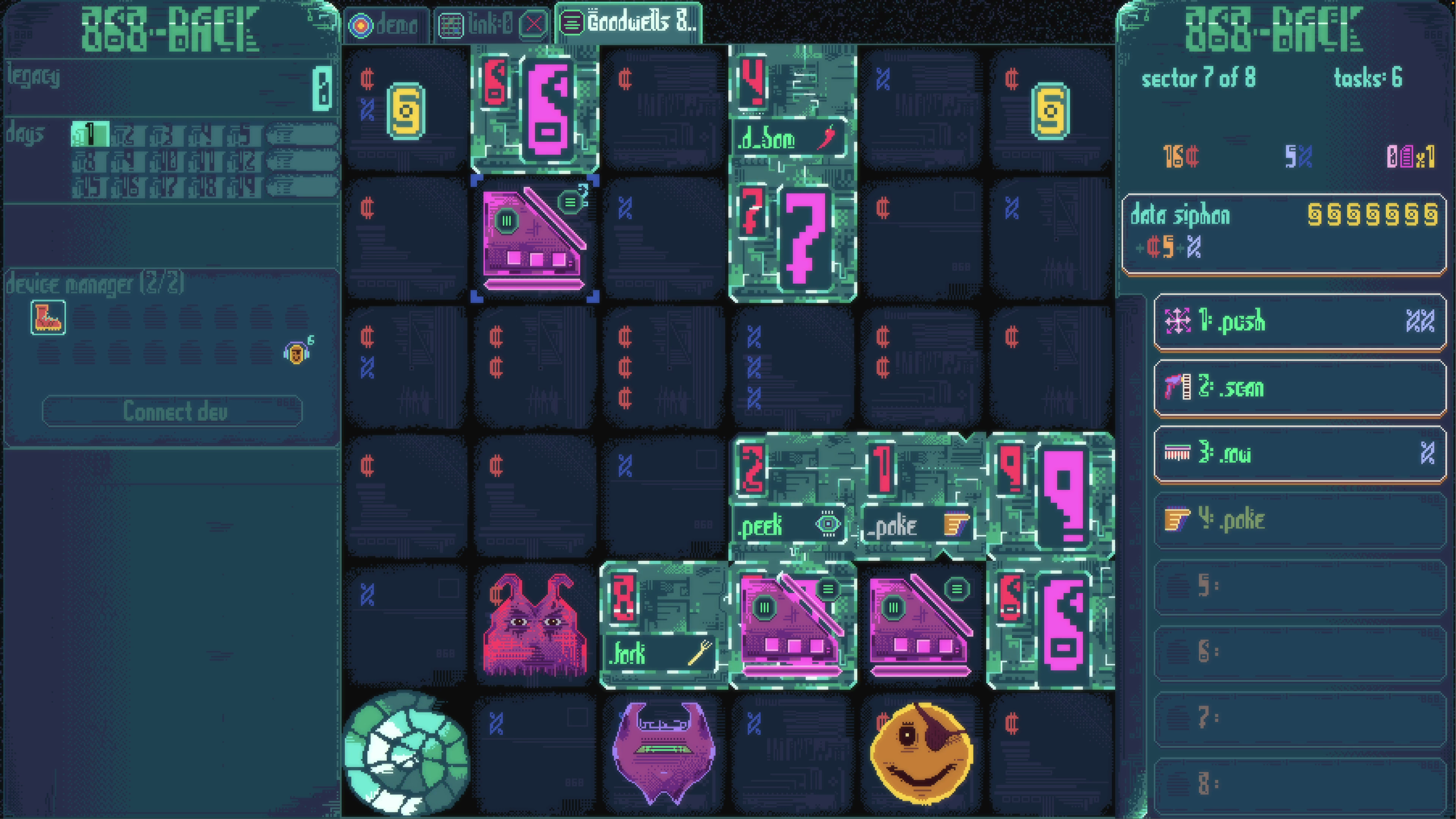Open the hamburger menu on the Goodwells tab

click(x=573, y=24)
